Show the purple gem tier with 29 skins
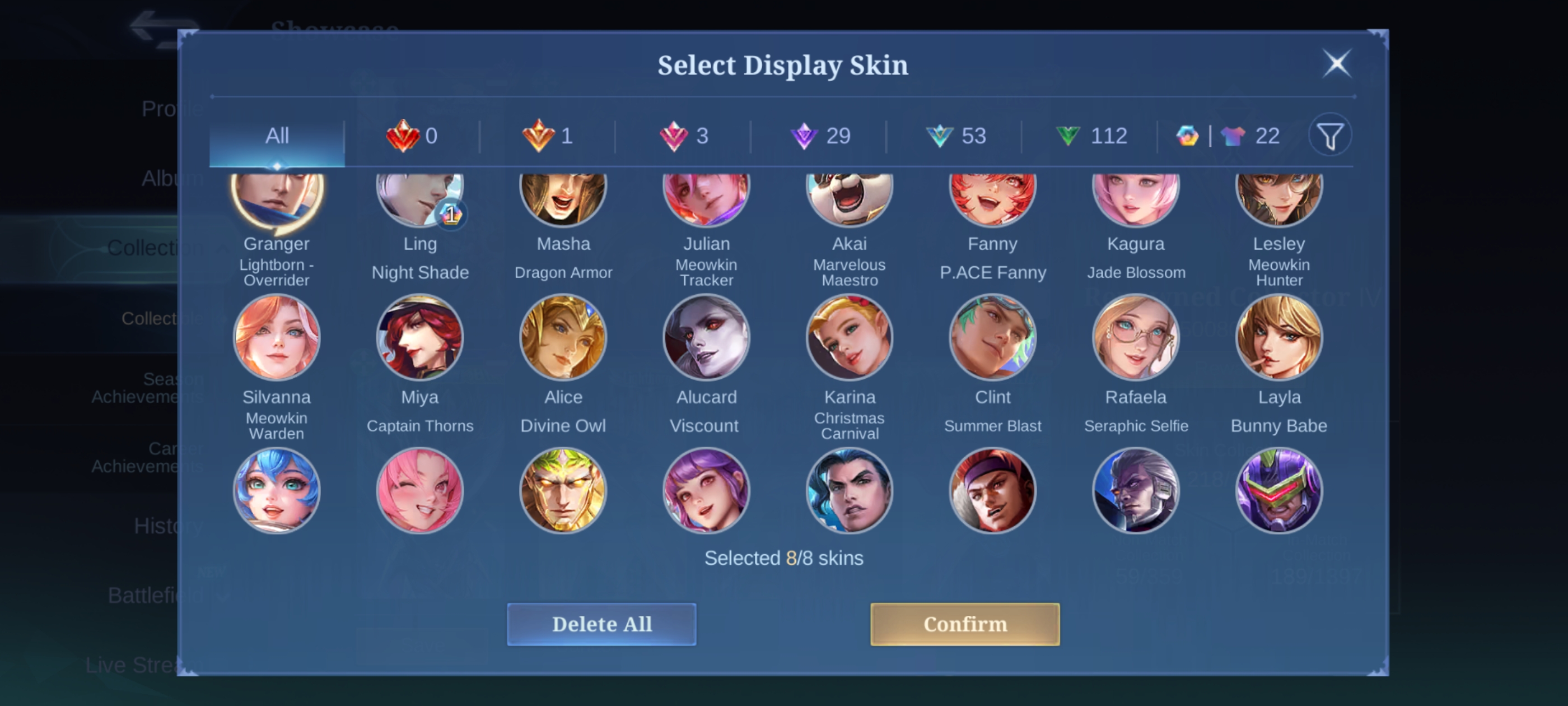This screenshot has width=1568, height=706. [819, 136]
